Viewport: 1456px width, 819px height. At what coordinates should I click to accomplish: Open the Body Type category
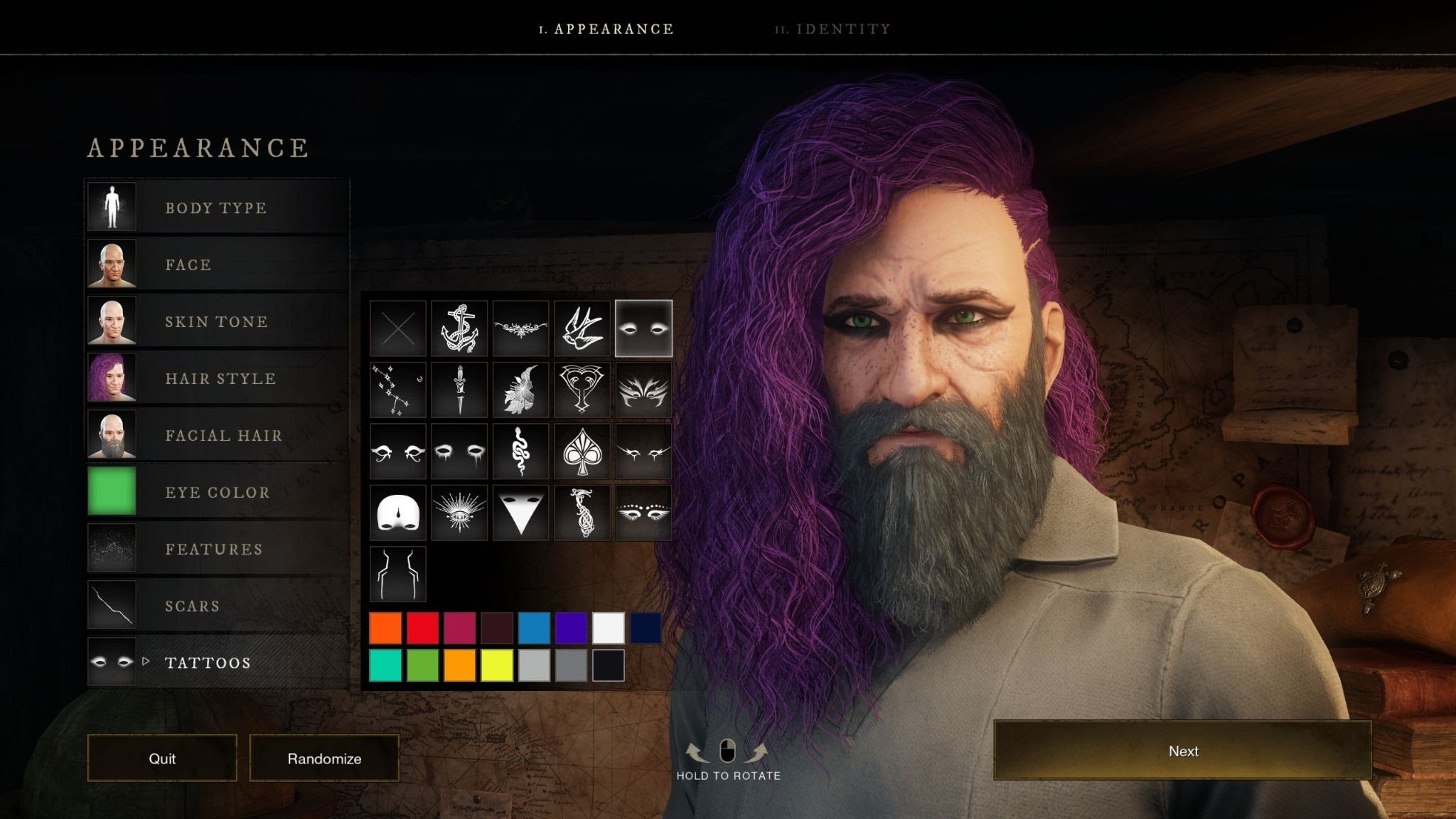216,208
